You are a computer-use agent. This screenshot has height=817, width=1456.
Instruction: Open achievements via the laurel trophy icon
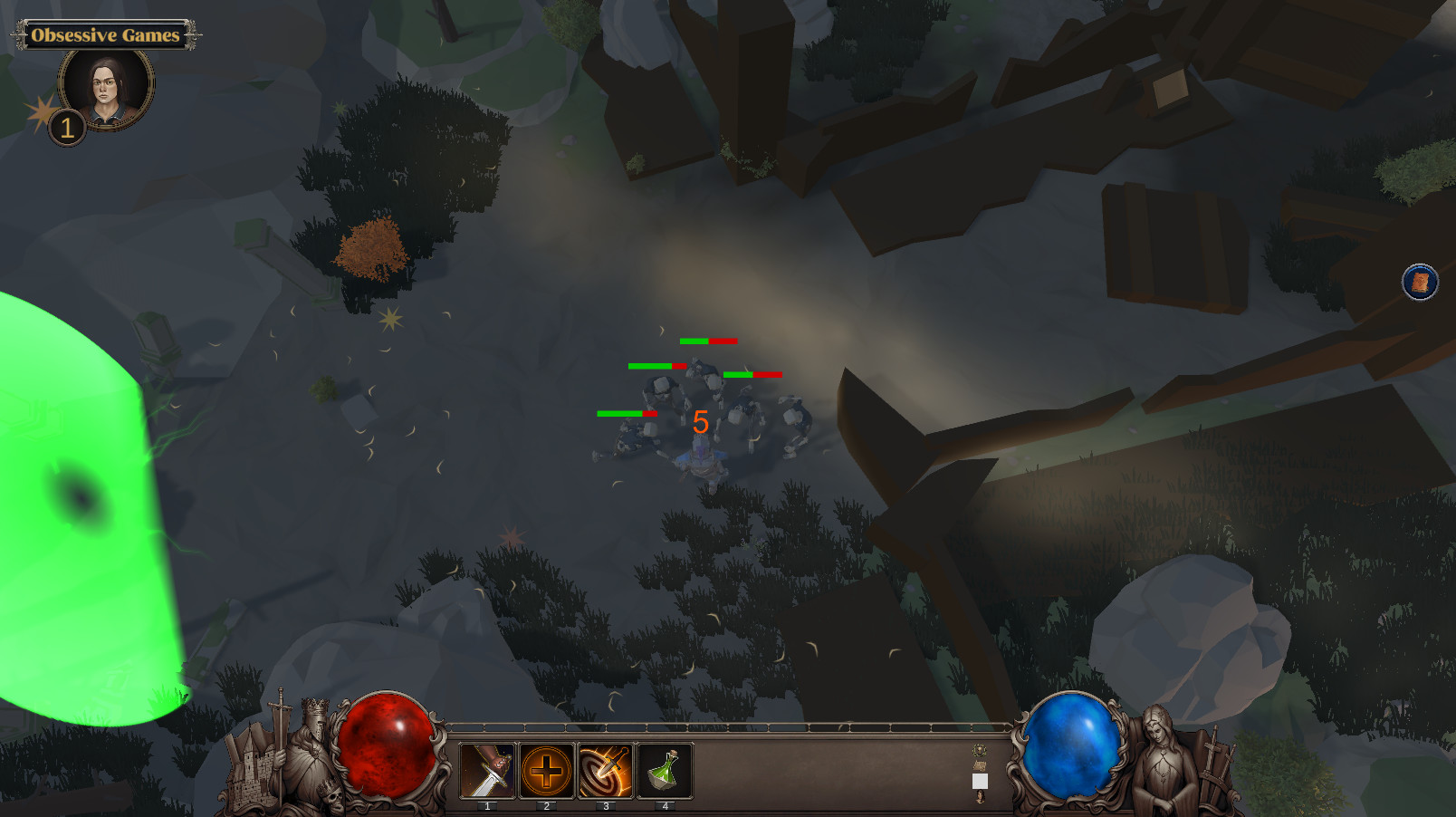coord(979,748)
